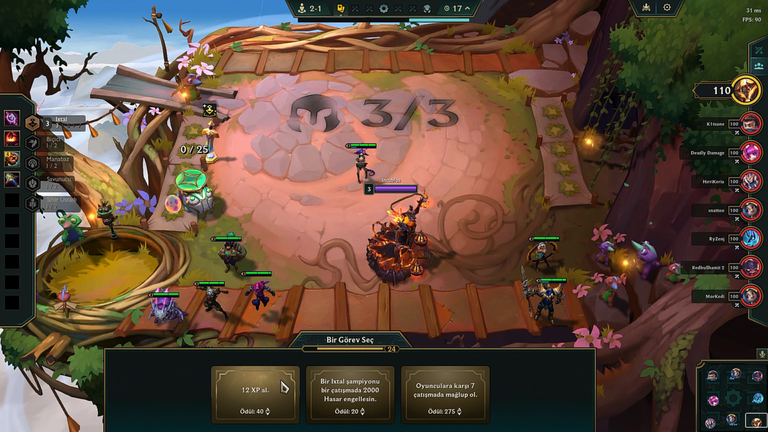Spectate Redbullhamit 2 from the player list
768x432 pixels.
point(751,268)
